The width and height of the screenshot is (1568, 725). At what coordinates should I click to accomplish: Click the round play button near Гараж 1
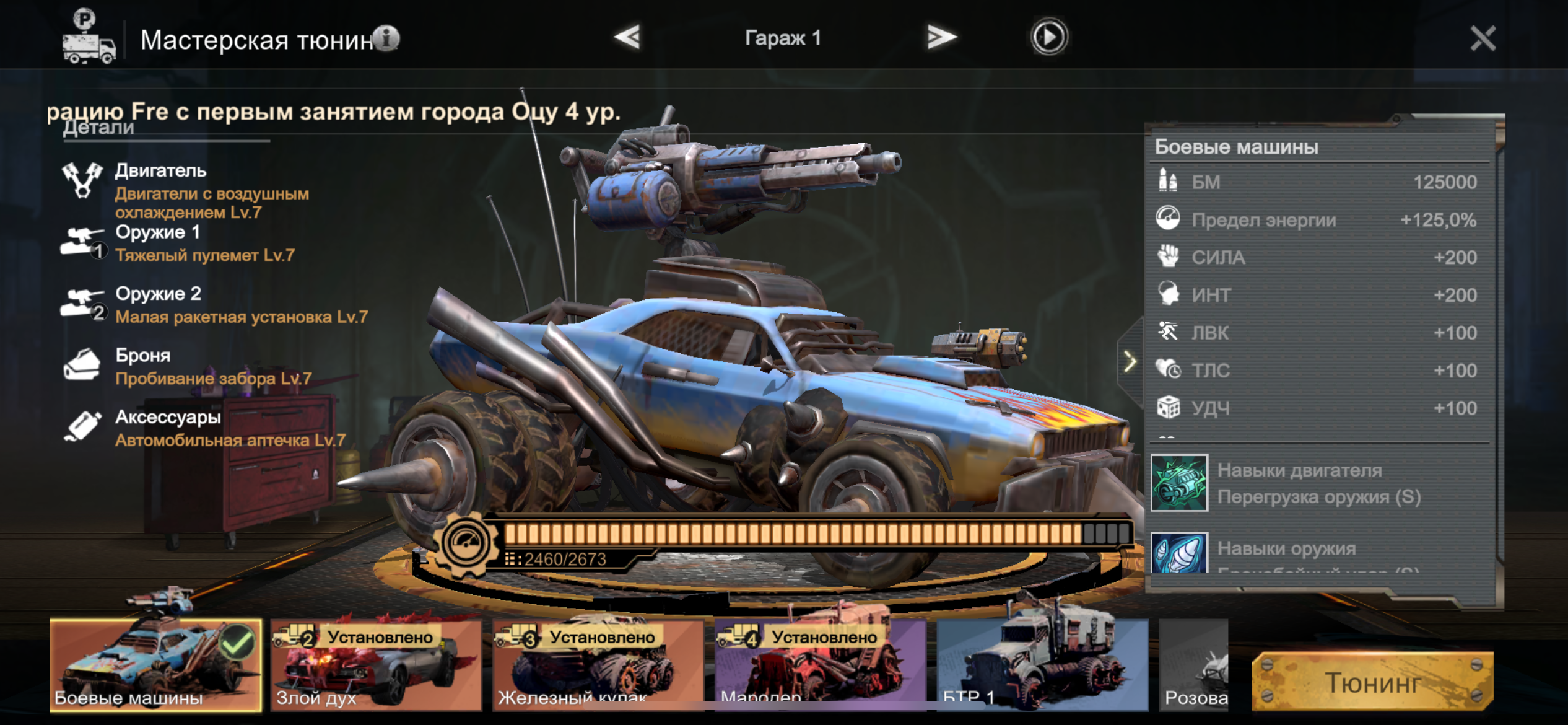coord(1048,37)
